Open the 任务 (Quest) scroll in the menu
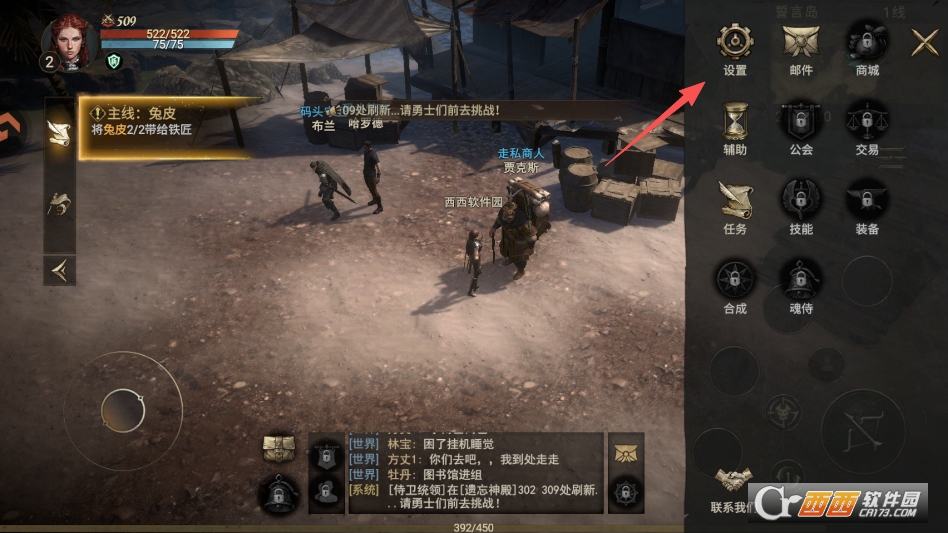This screenshot has height=533, width=948. 735,201
